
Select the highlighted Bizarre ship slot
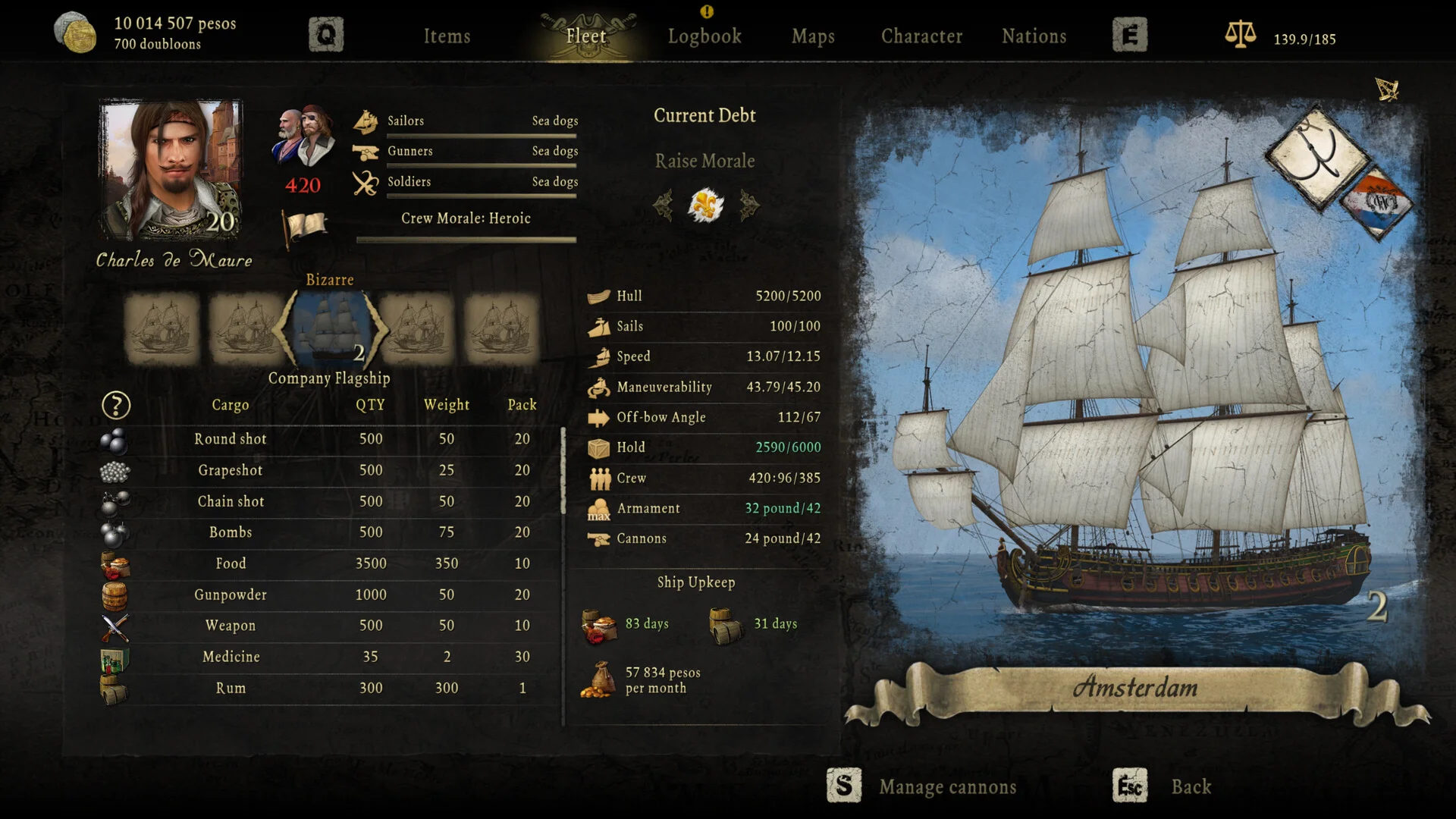[x=331, y=329]
